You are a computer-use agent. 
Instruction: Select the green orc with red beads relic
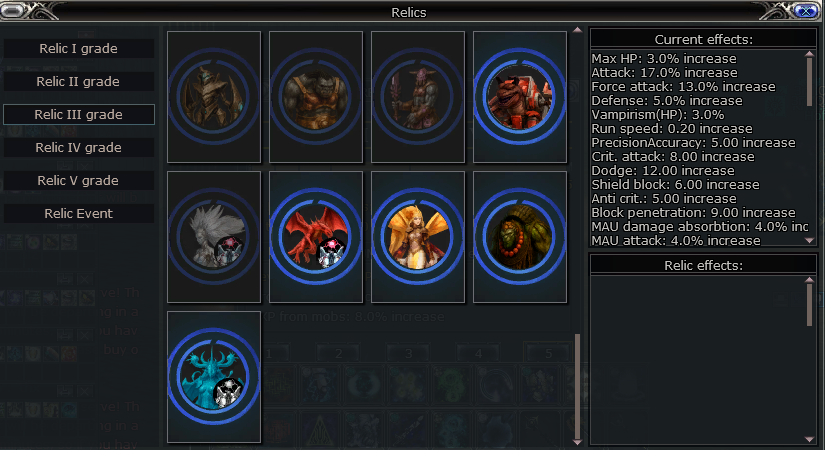520,237
